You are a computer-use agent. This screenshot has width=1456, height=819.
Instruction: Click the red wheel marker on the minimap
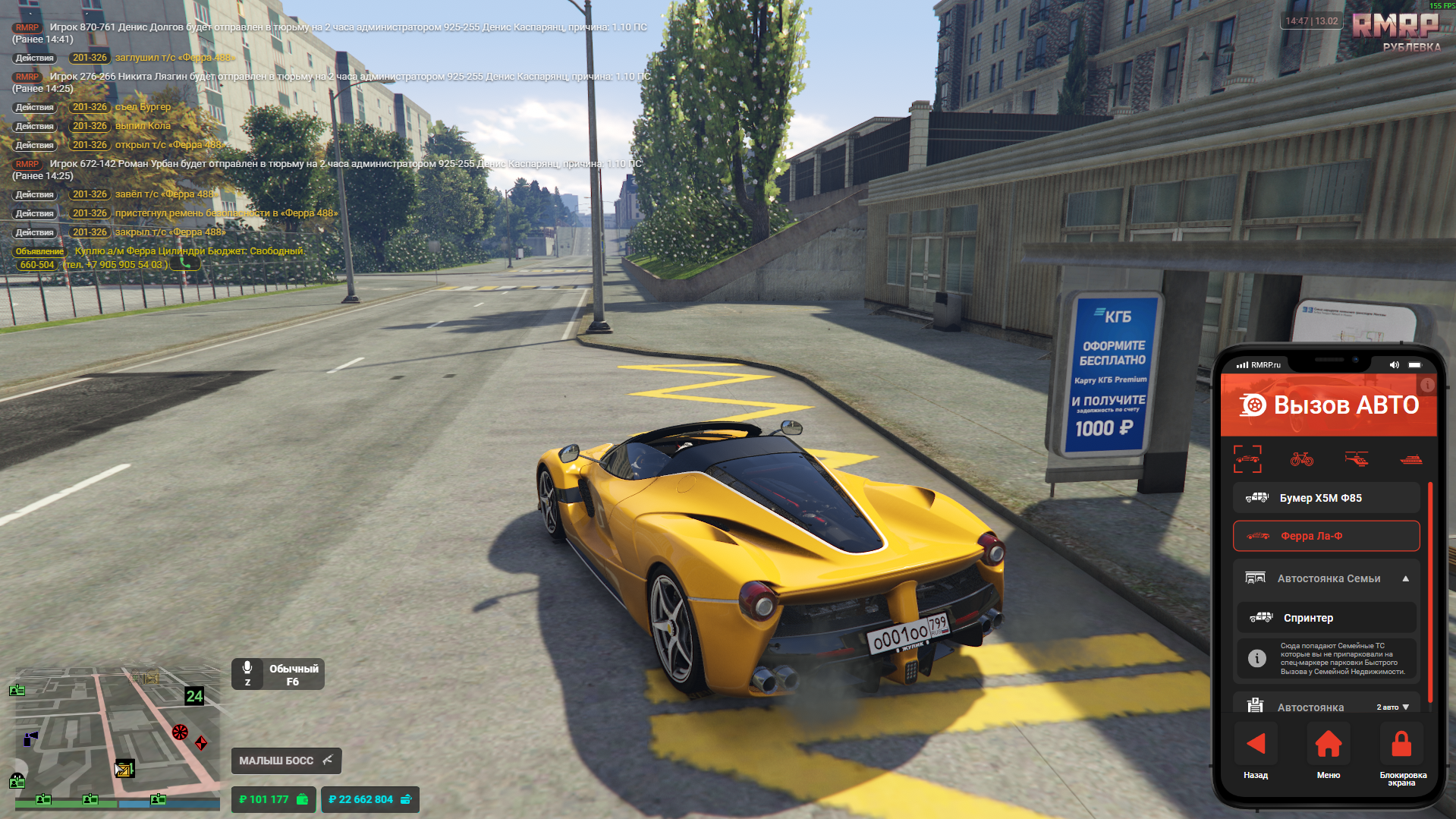180,732
